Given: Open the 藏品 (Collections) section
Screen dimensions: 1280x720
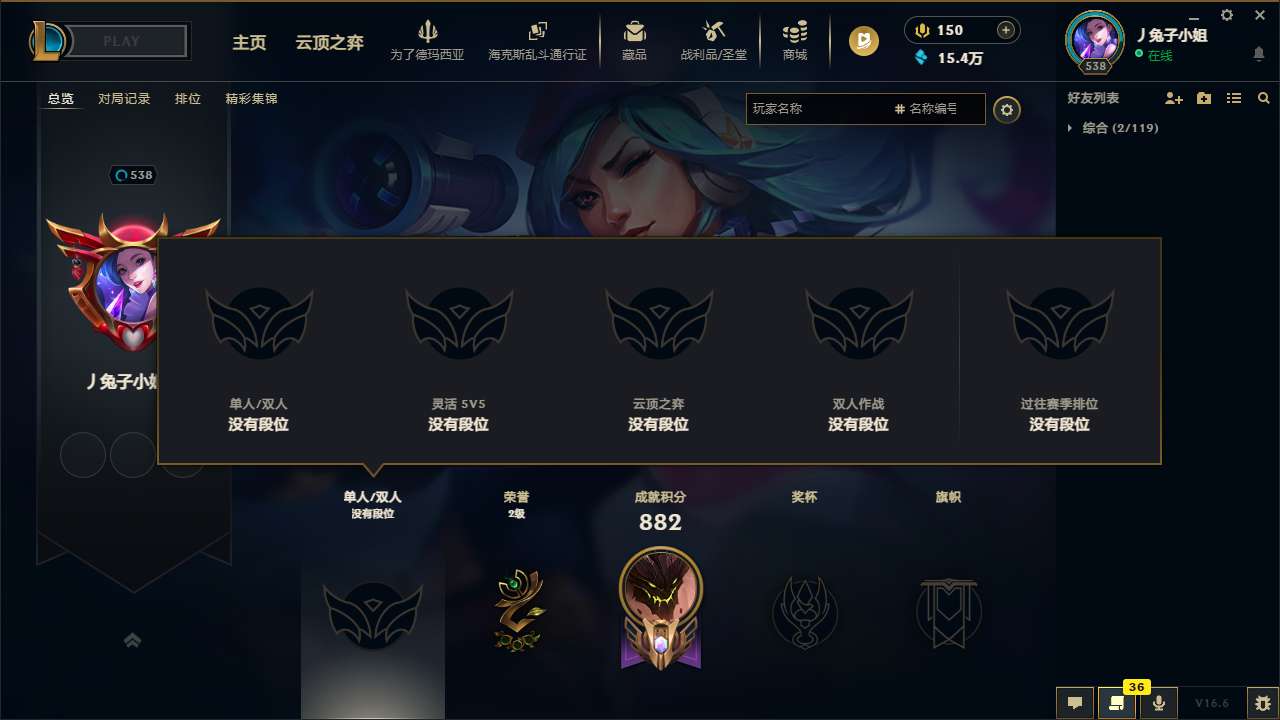Looking at the screenshot, I should [x=634, y=41].
